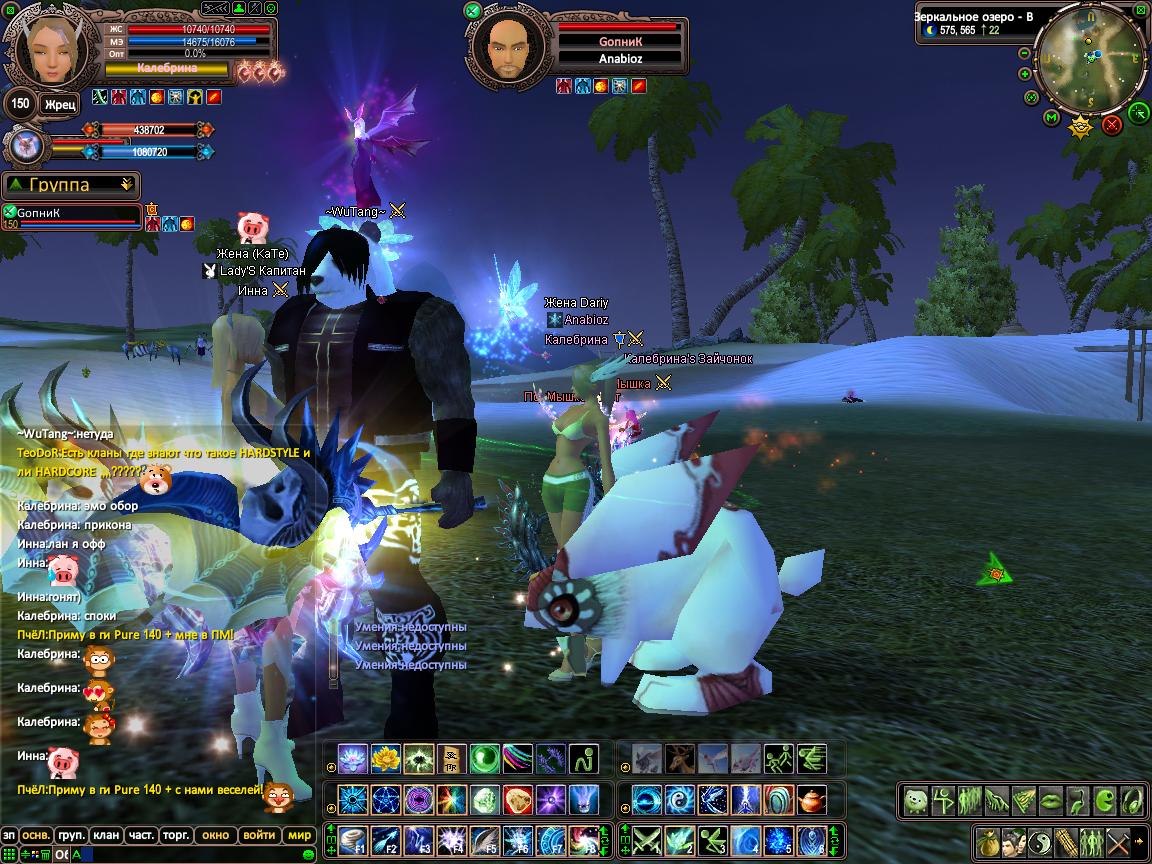The image size is (1152, 864).
Task: Switch chat to the клан tab
Action: tap(104, 835)
